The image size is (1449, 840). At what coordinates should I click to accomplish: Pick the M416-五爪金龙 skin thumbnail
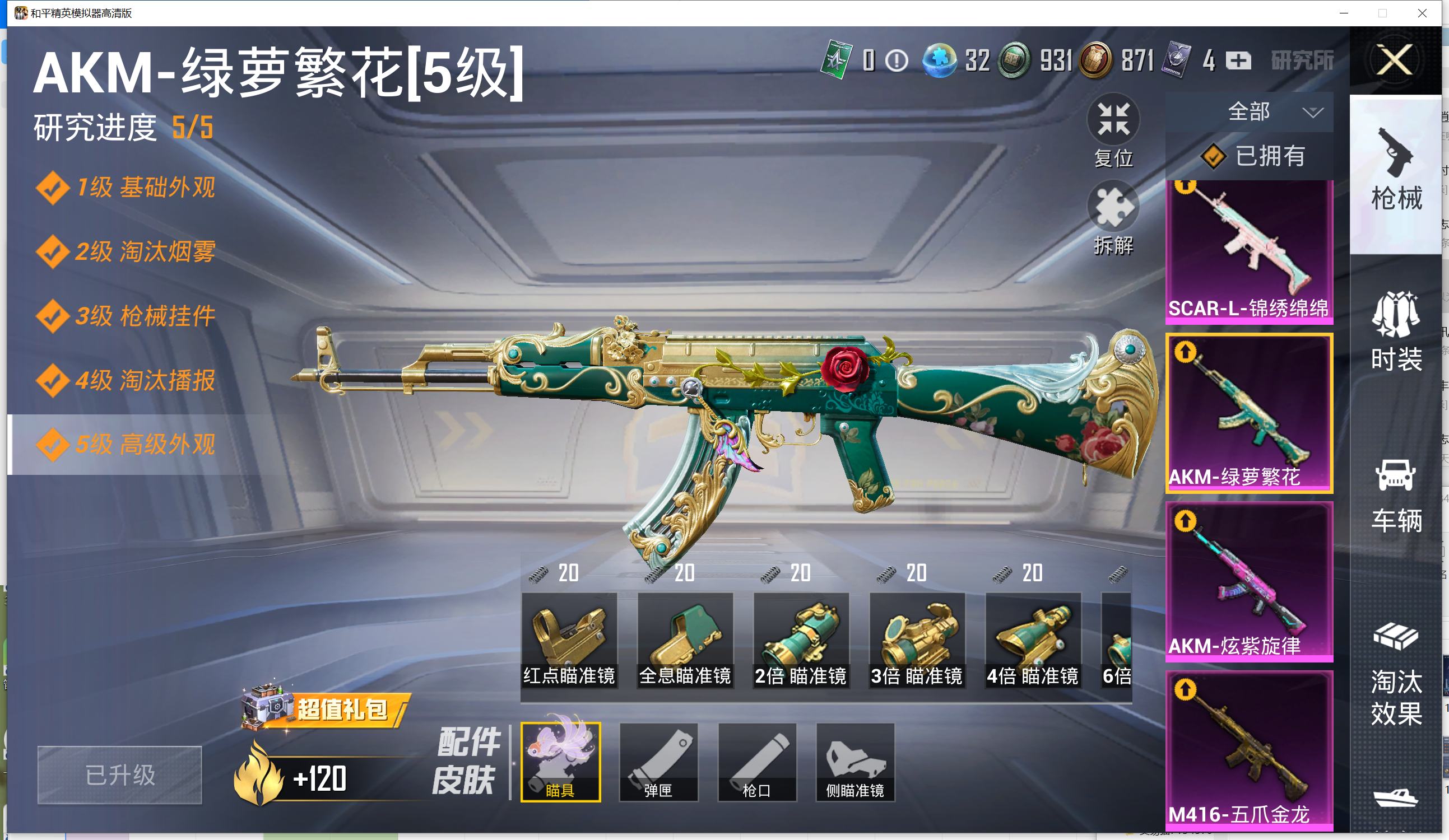click(x=1249, y=749)
